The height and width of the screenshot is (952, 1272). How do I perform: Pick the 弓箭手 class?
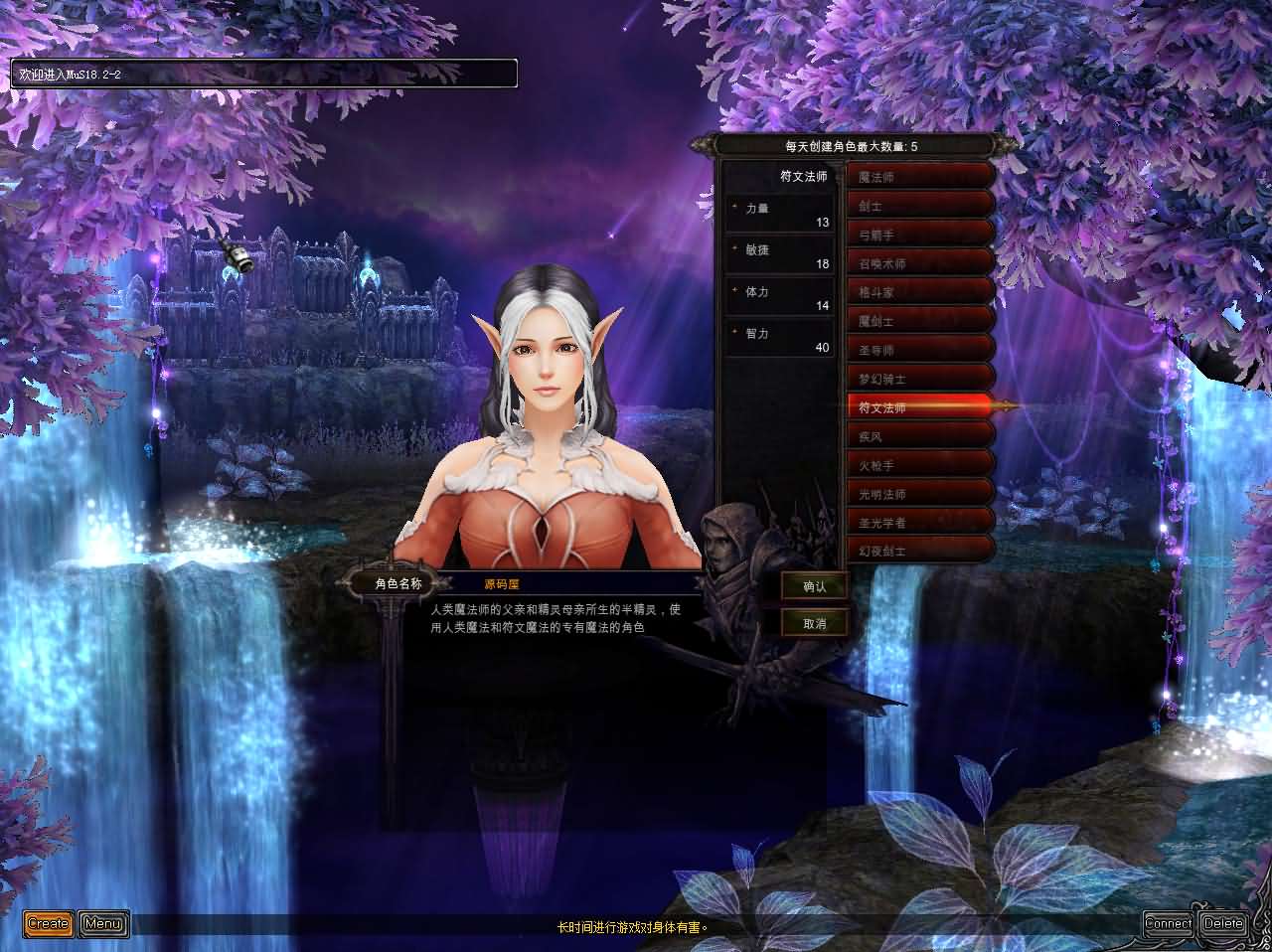coord(919,235)
